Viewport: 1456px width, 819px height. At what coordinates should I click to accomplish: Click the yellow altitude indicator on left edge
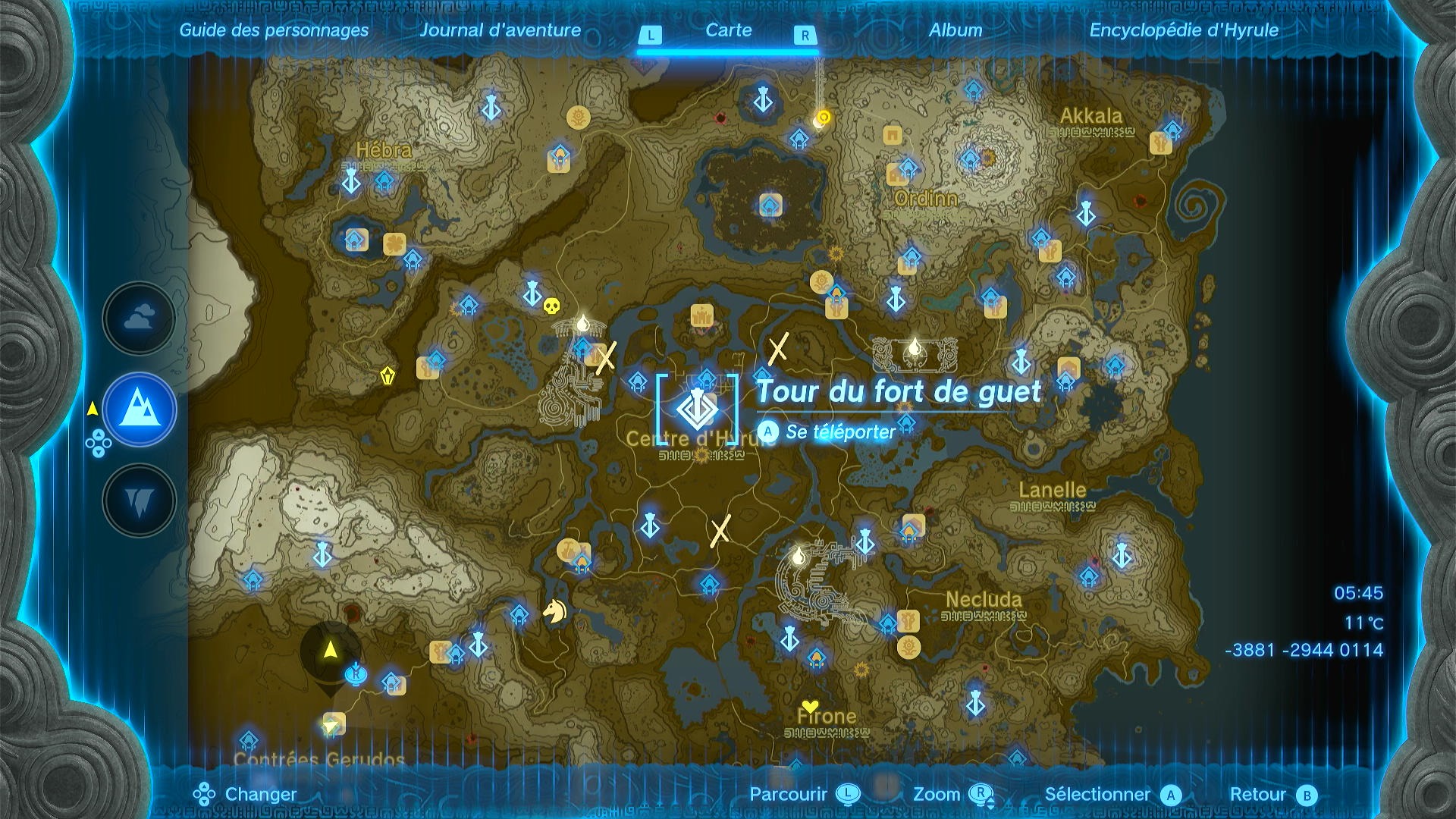93,406
